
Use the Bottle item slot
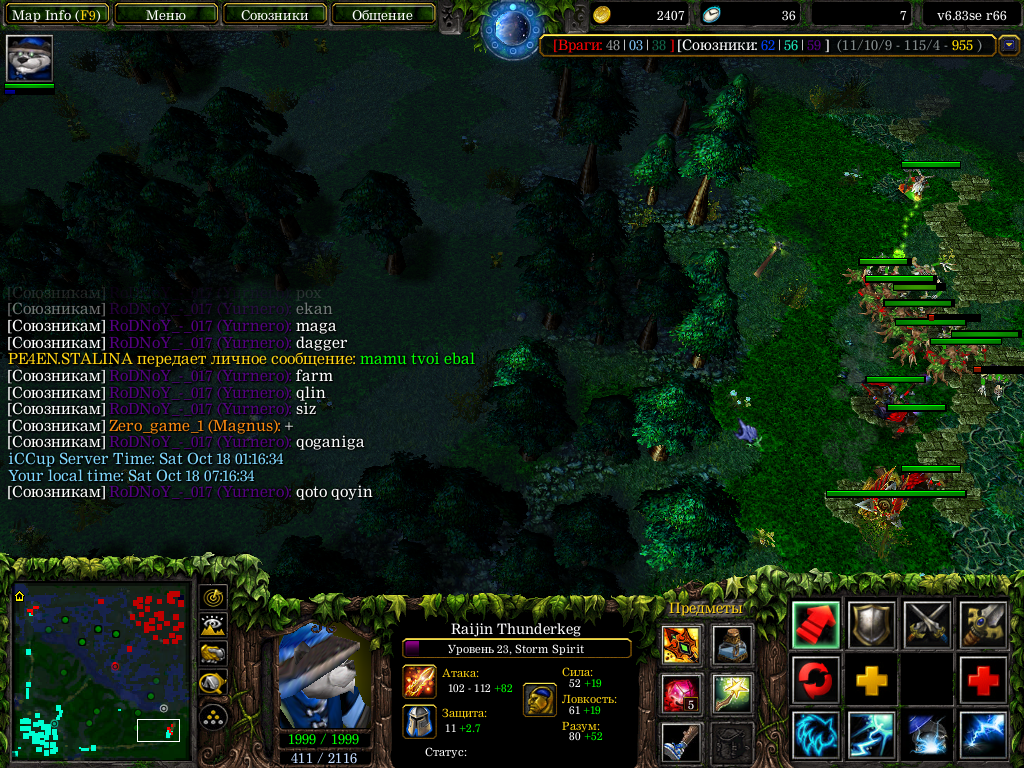click(x=733, y=645)
